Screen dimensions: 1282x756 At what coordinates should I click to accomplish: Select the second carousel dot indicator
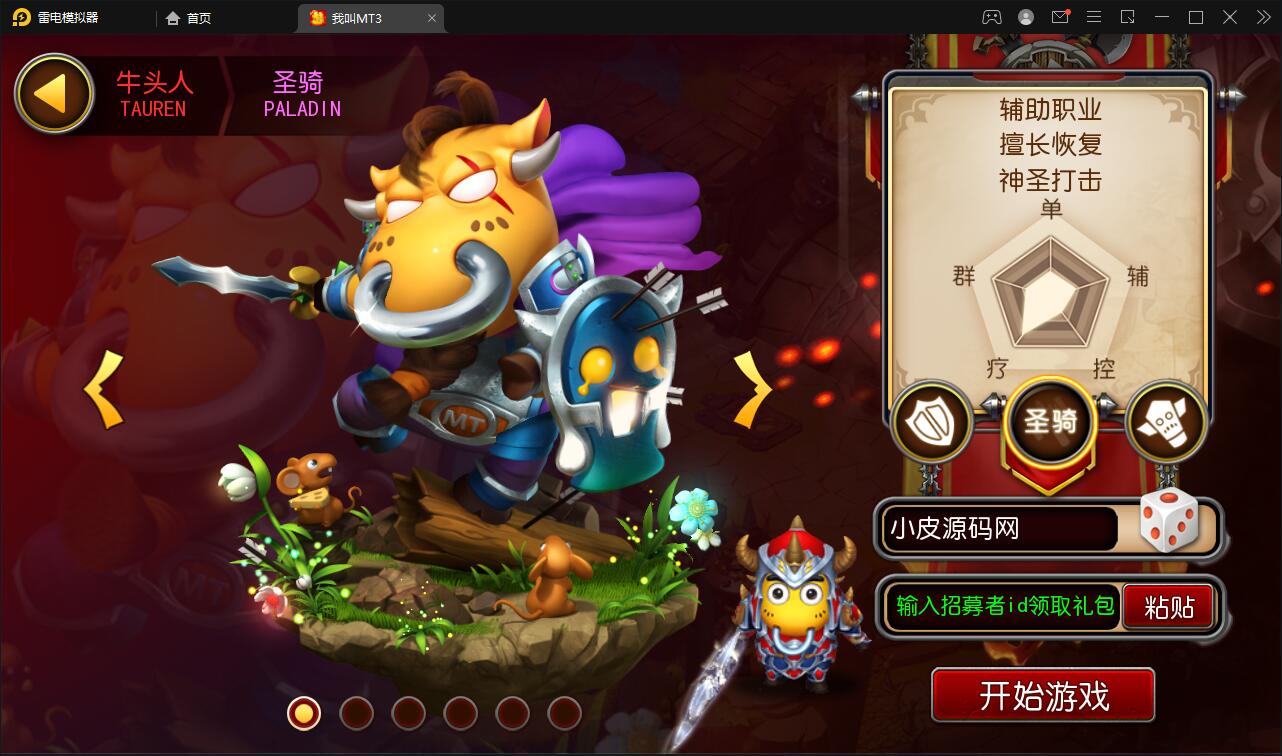357,715
